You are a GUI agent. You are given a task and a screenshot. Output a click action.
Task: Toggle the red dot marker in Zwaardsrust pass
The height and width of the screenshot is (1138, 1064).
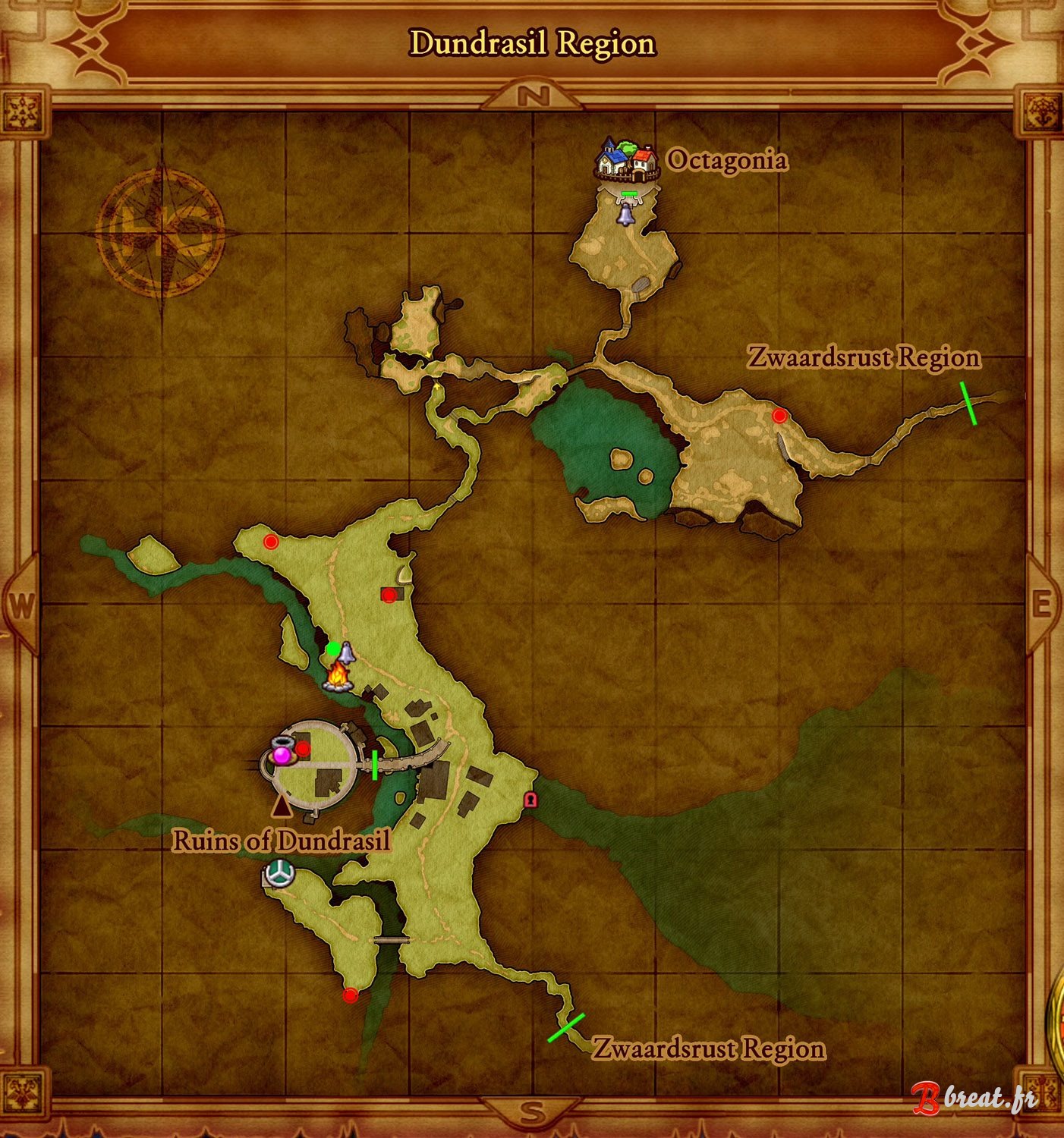click(778, 415)
